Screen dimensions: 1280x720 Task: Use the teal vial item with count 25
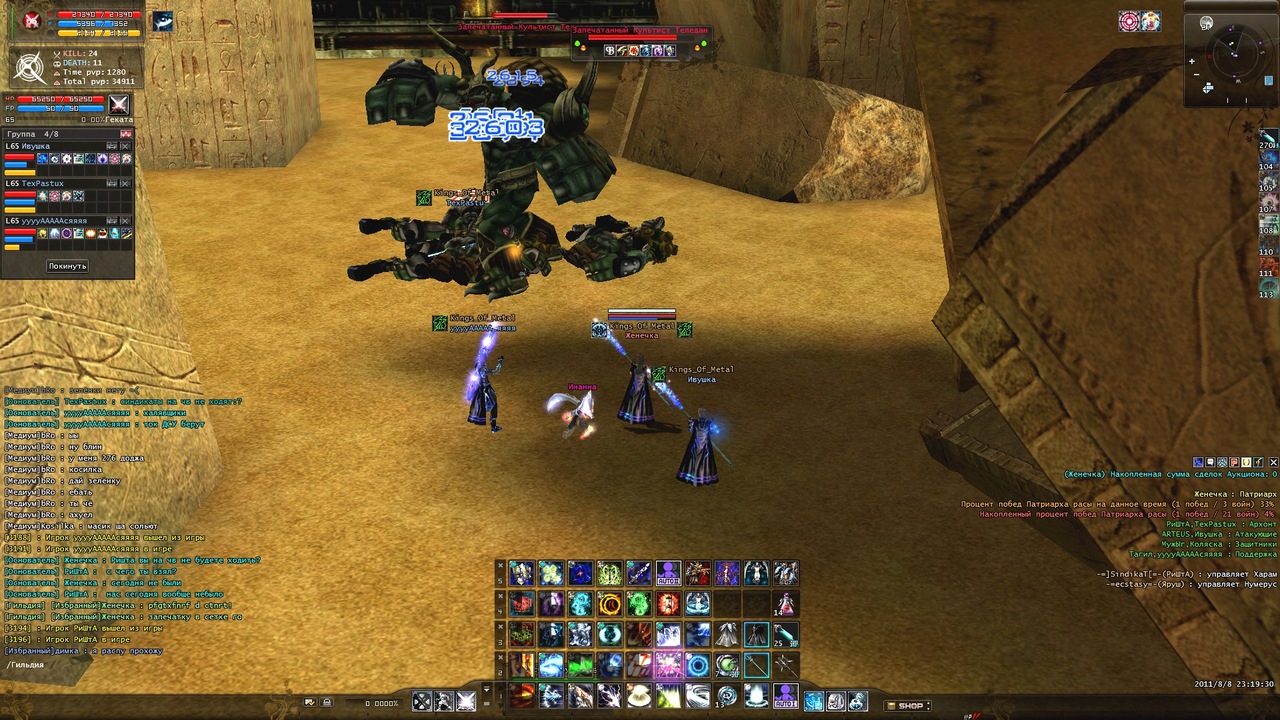pyautogui.click(x=786, y=634)
